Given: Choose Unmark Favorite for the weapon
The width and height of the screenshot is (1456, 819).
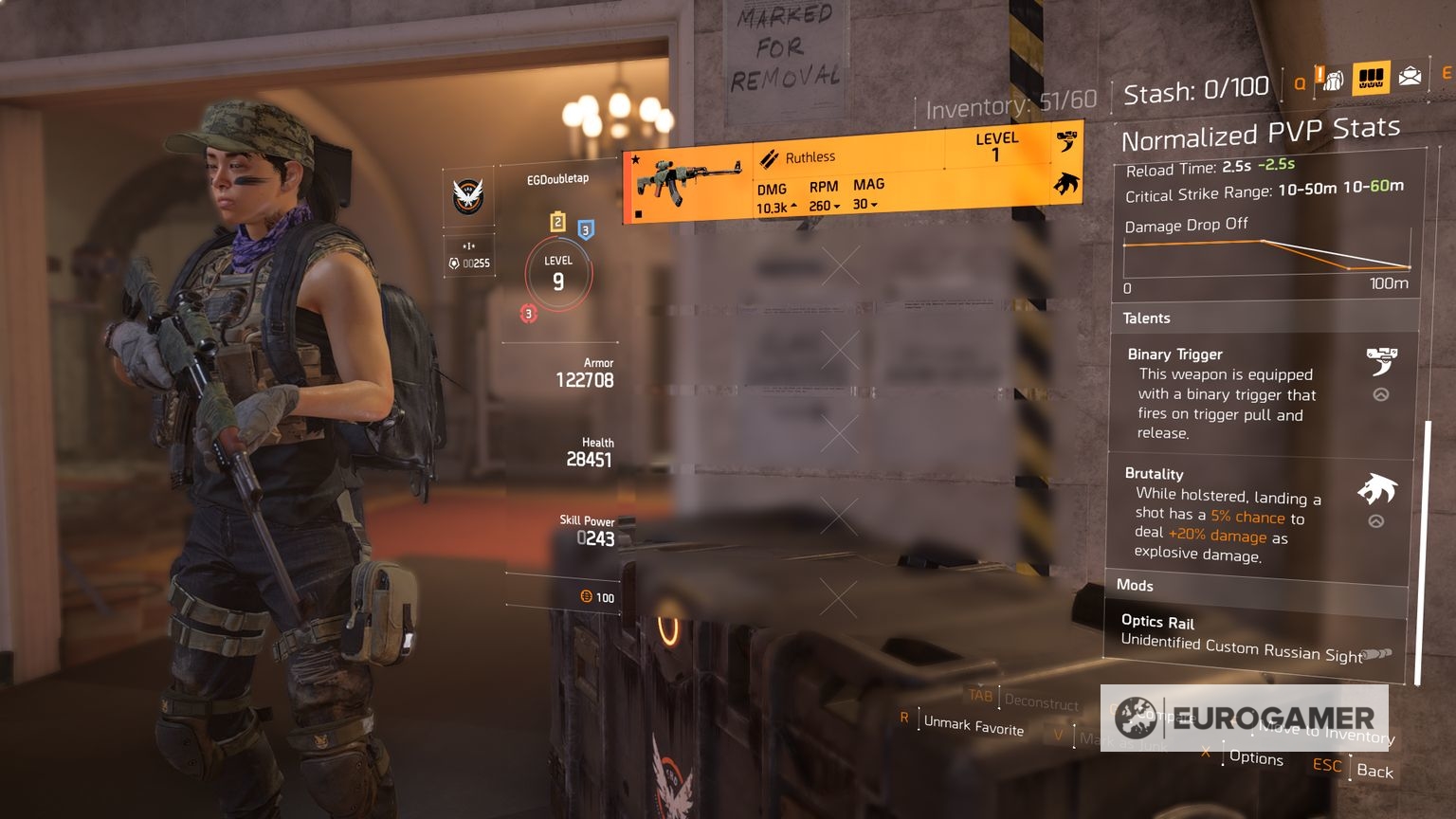Looking at the screenshot, I should tap(974, 725).
